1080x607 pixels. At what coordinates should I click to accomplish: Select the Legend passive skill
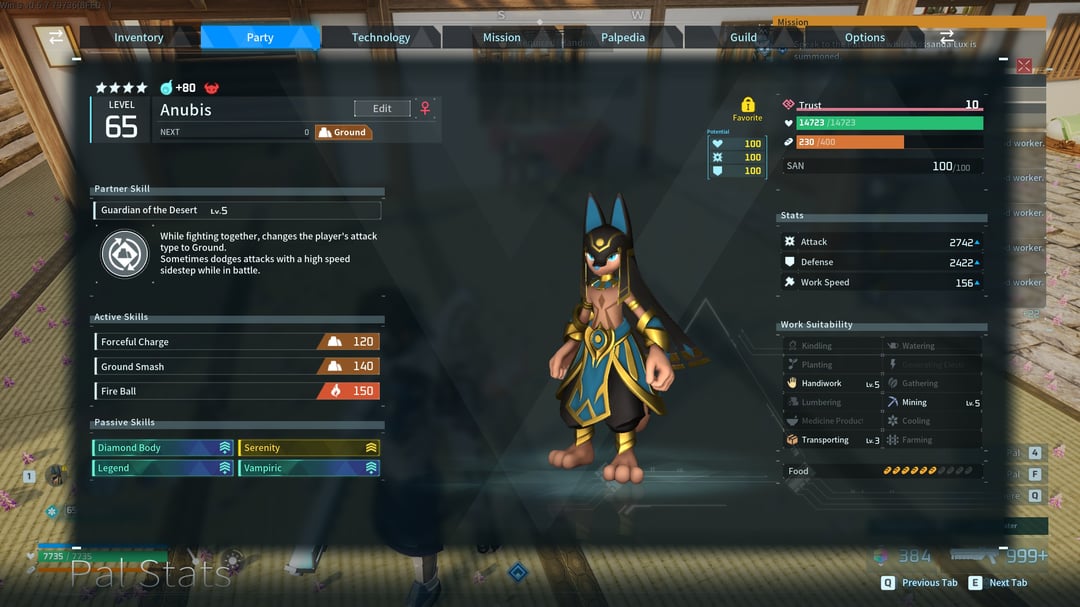click(163, 468)
